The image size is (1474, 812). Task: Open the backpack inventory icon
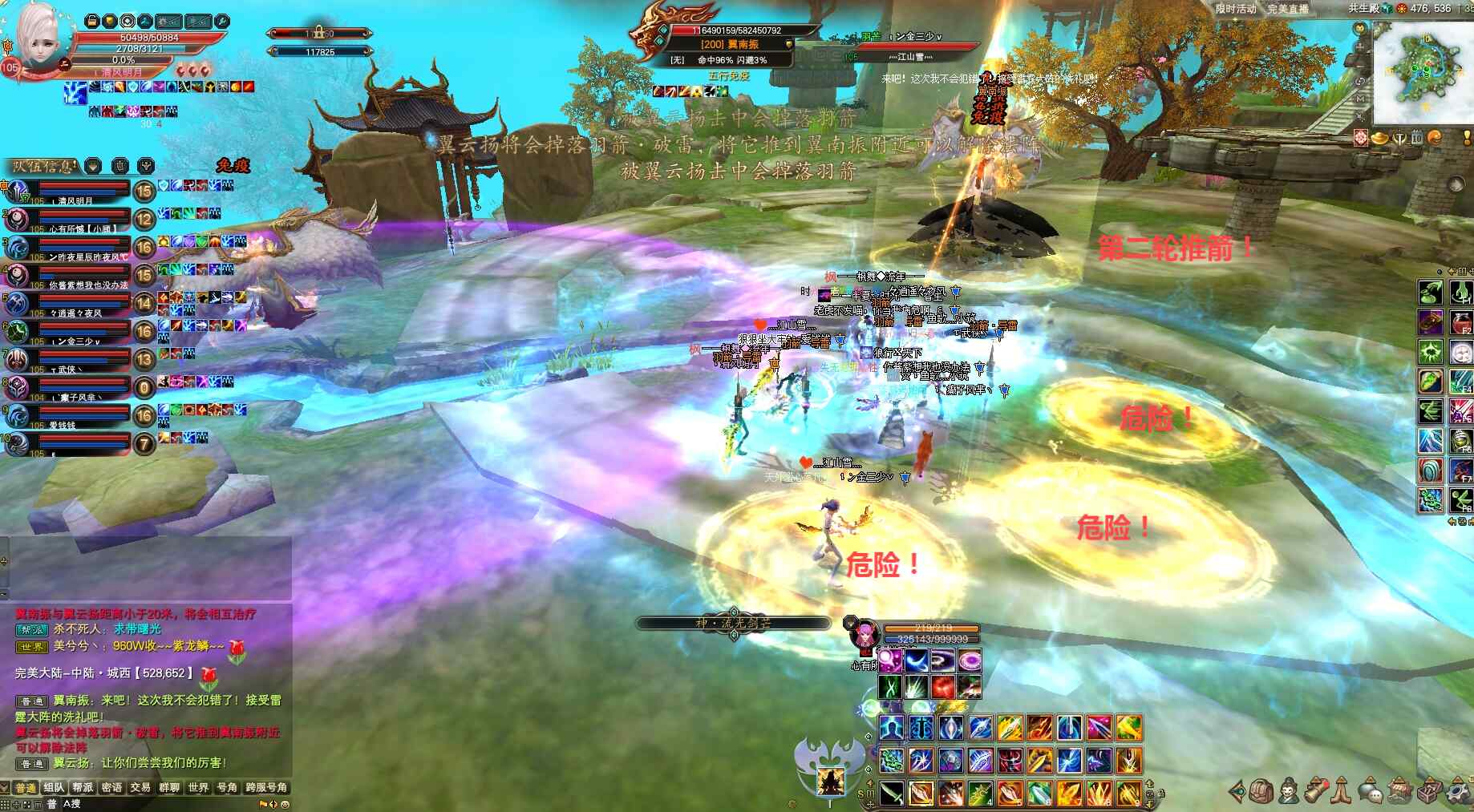click(1262, 792)
